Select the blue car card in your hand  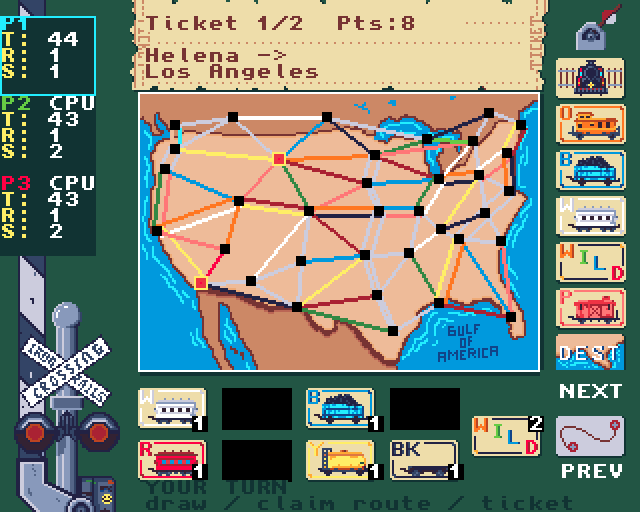click(341, 409)
